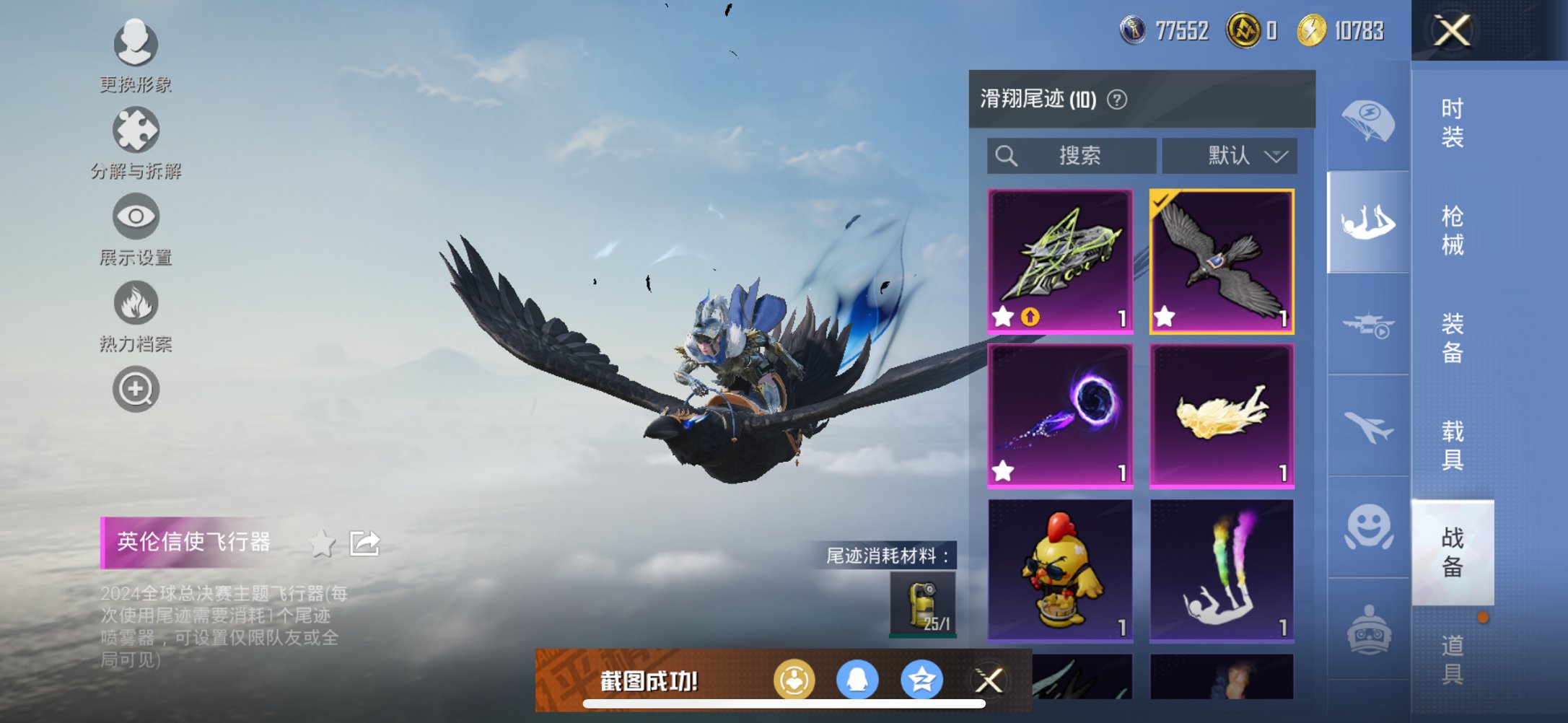Select the 分解与拆解 dismantle icon
The width and height of the screenshot is (1568, 723).
[135, 129]
